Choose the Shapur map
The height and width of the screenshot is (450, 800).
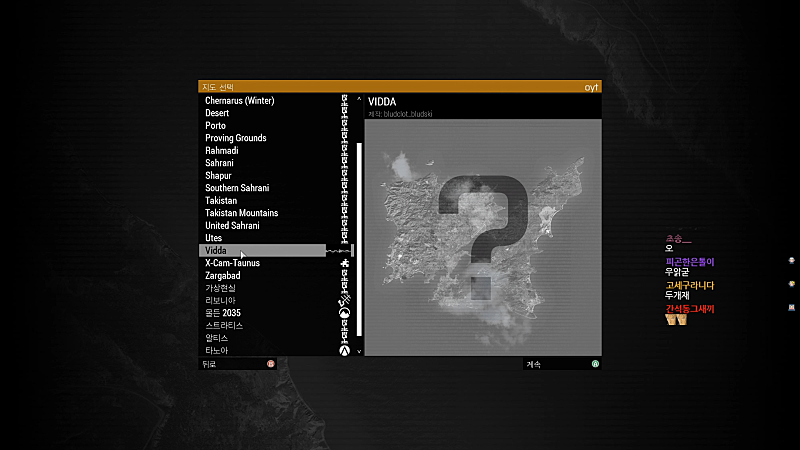click(220, 176)
